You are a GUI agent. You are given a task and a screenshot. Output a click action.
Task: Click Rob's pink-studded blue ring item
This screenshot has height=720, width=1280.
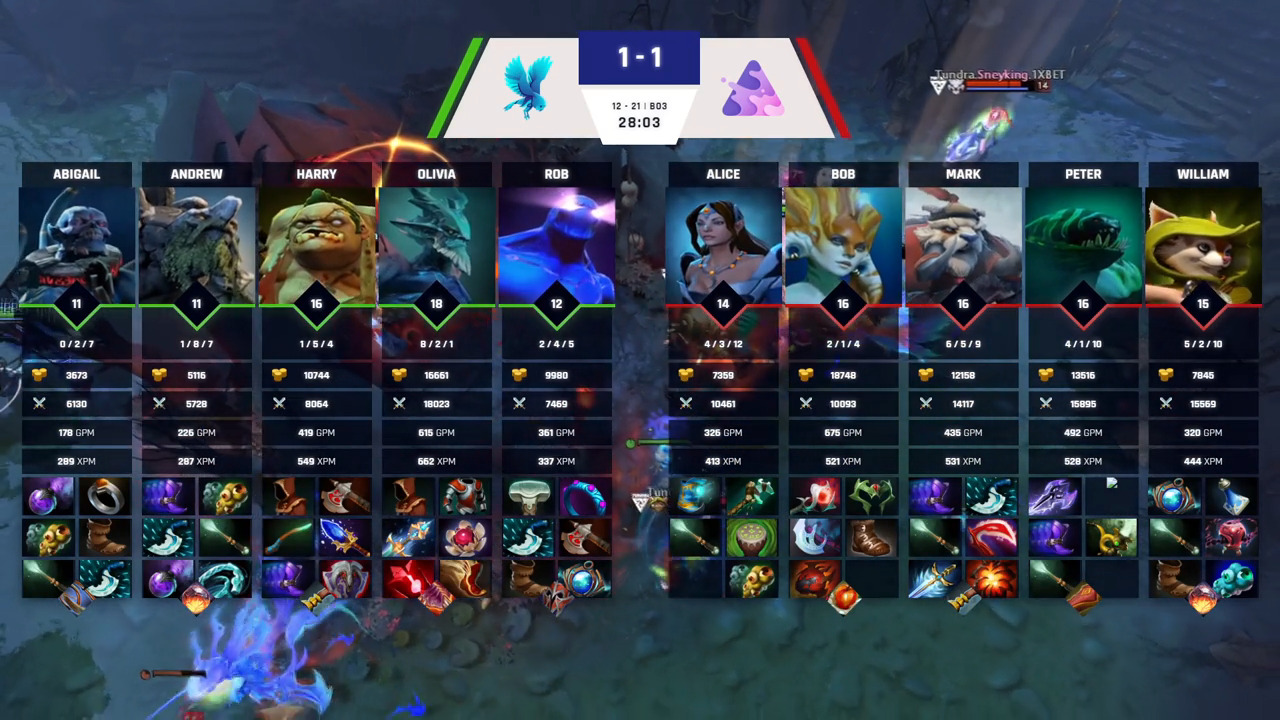click(585, 497)
